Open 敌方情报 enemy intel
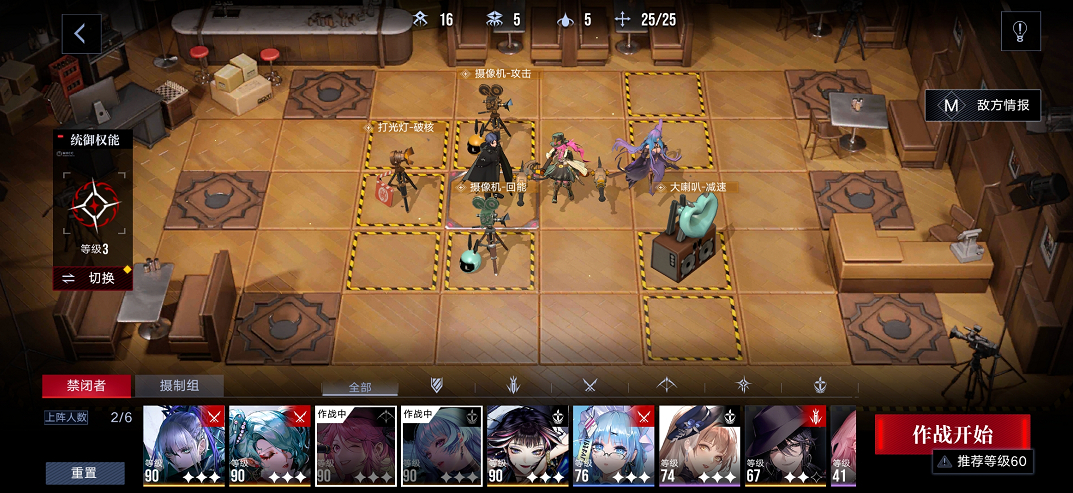The height and width of the screenshot is (493, 1073). [x=983, y=105]
